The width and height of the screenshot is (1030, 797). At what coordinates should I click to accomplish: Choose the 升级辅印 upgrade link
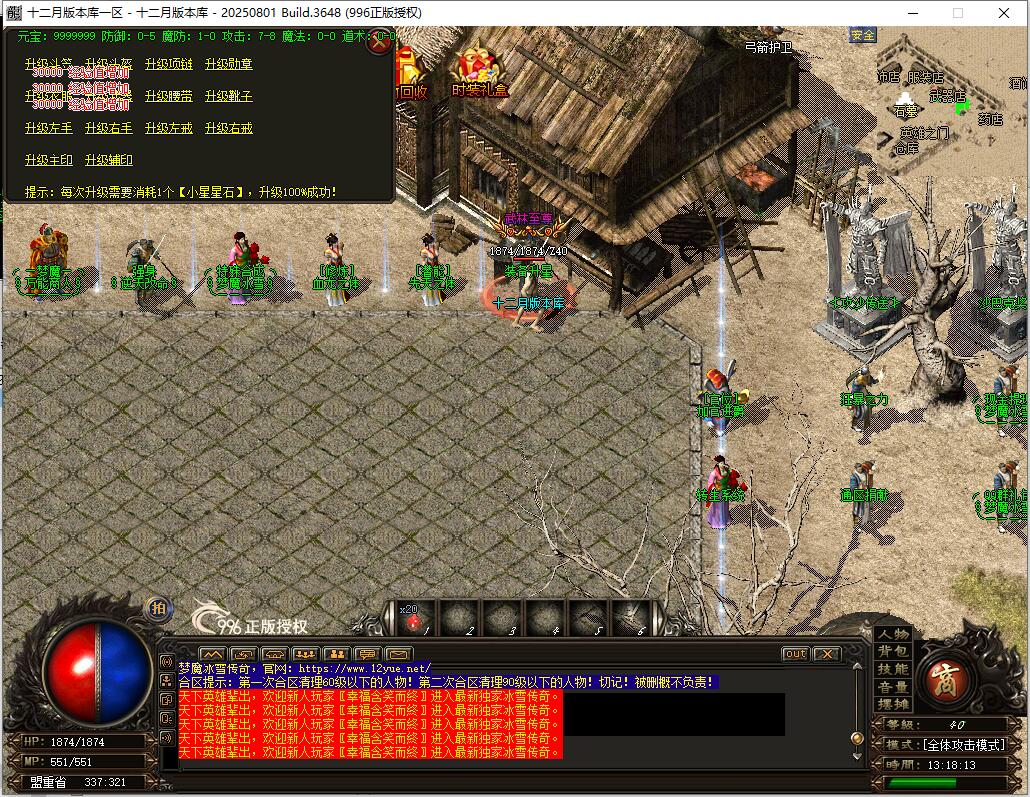(x=109, y=160)
